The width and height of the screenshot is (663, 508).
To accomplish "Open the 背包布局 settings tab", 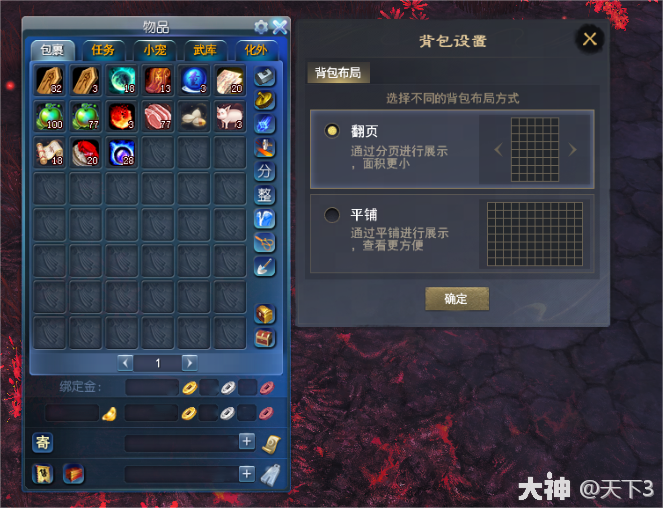I will click(x=337, y=73).
